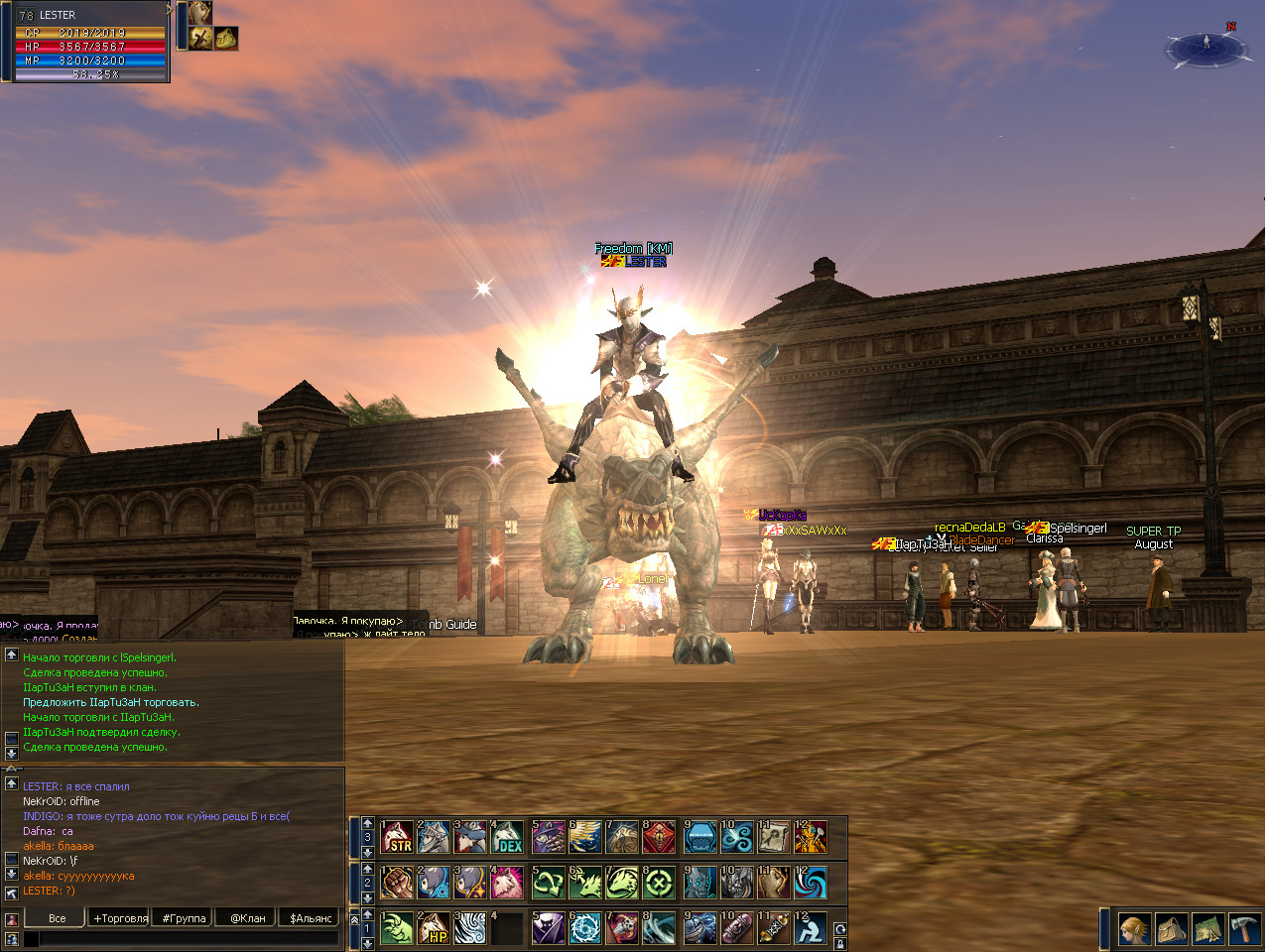Activate the HP wolf hotbar skill
Viewport: 1270px width, 952px height.
point(434,928)
